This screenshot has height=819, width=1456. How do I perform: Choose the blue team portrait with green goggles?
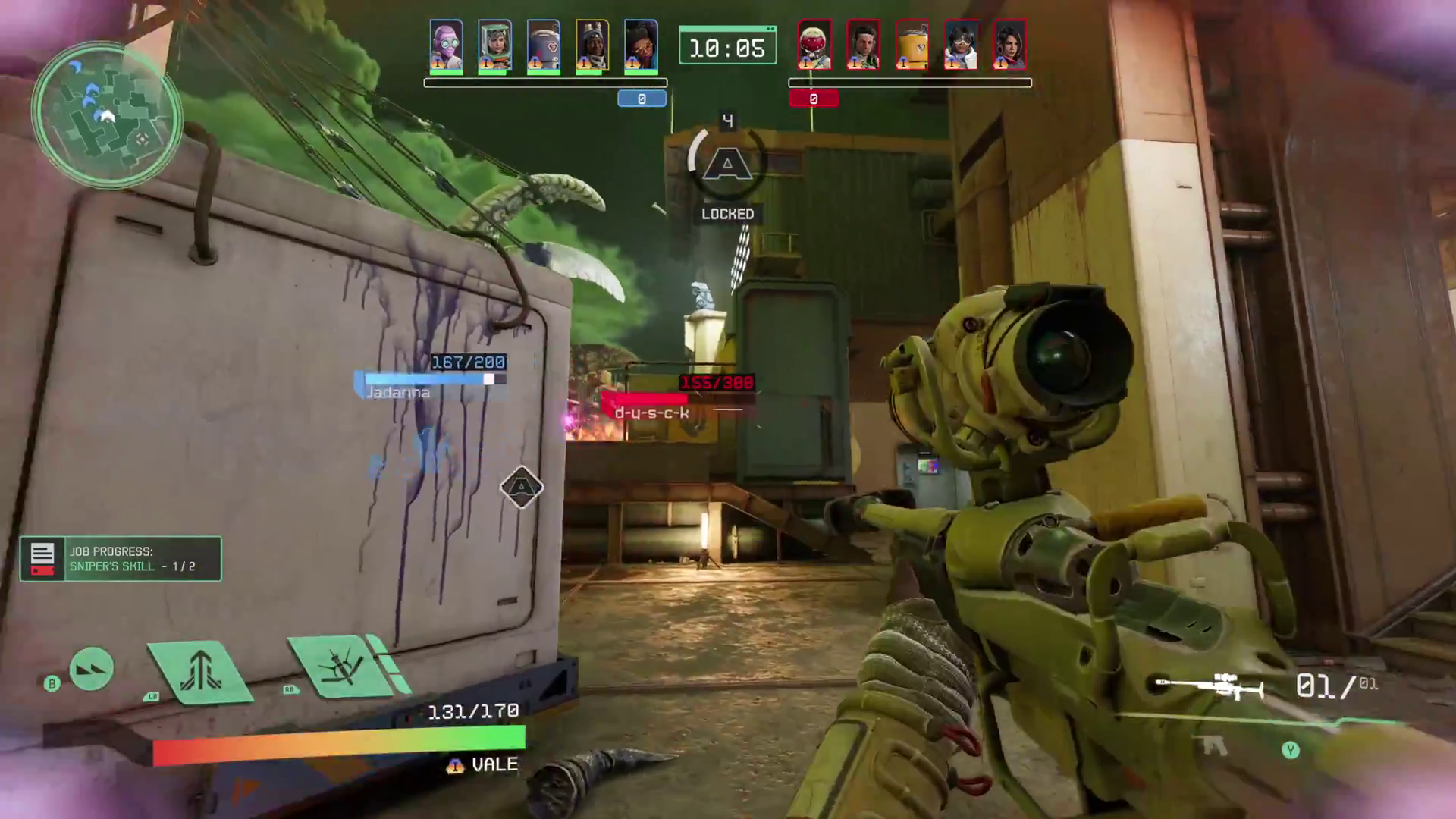(446, 45)
